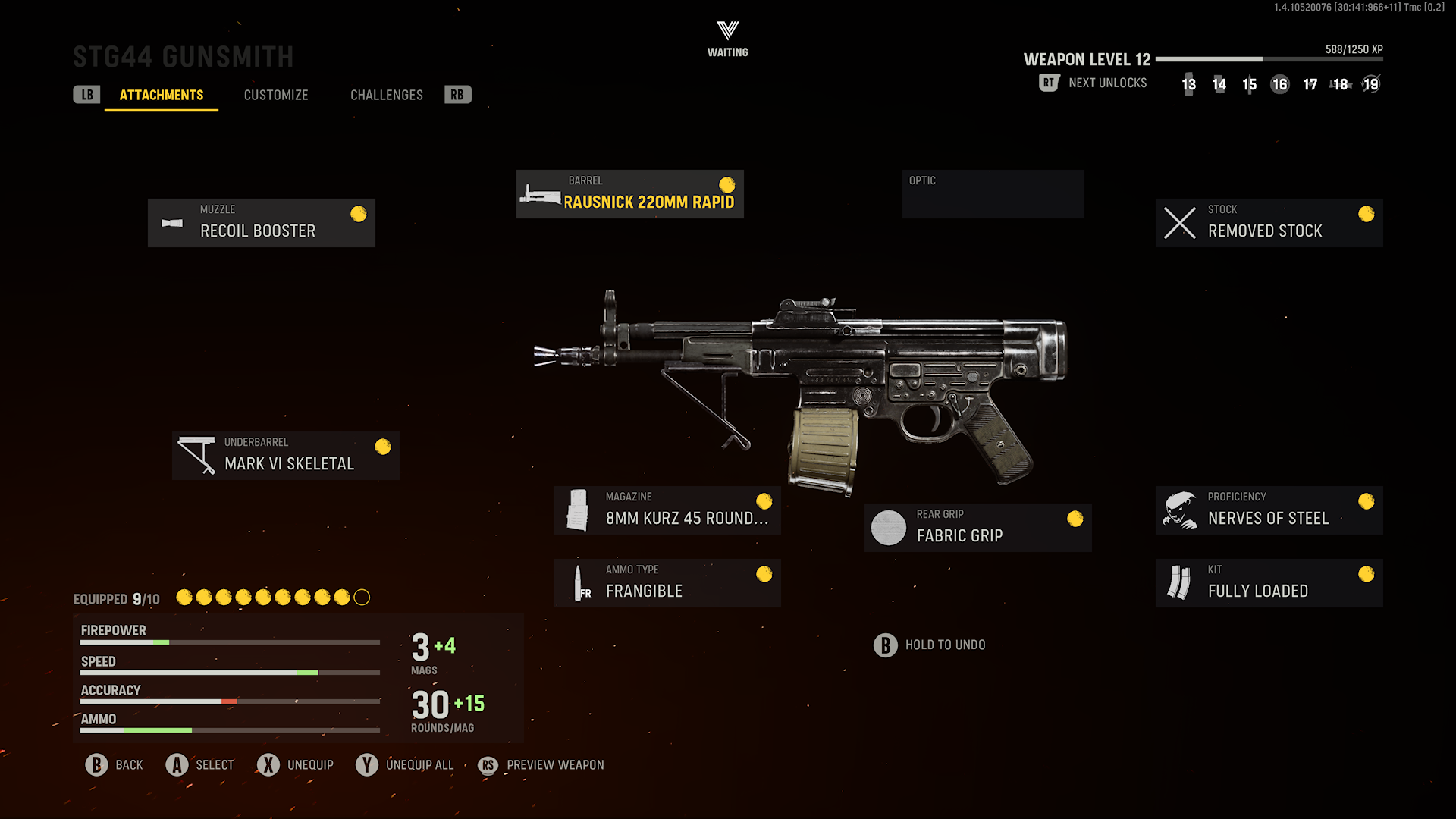
Task: Click the Rear Grip circular fabric icon
Action: coord(889,527)
